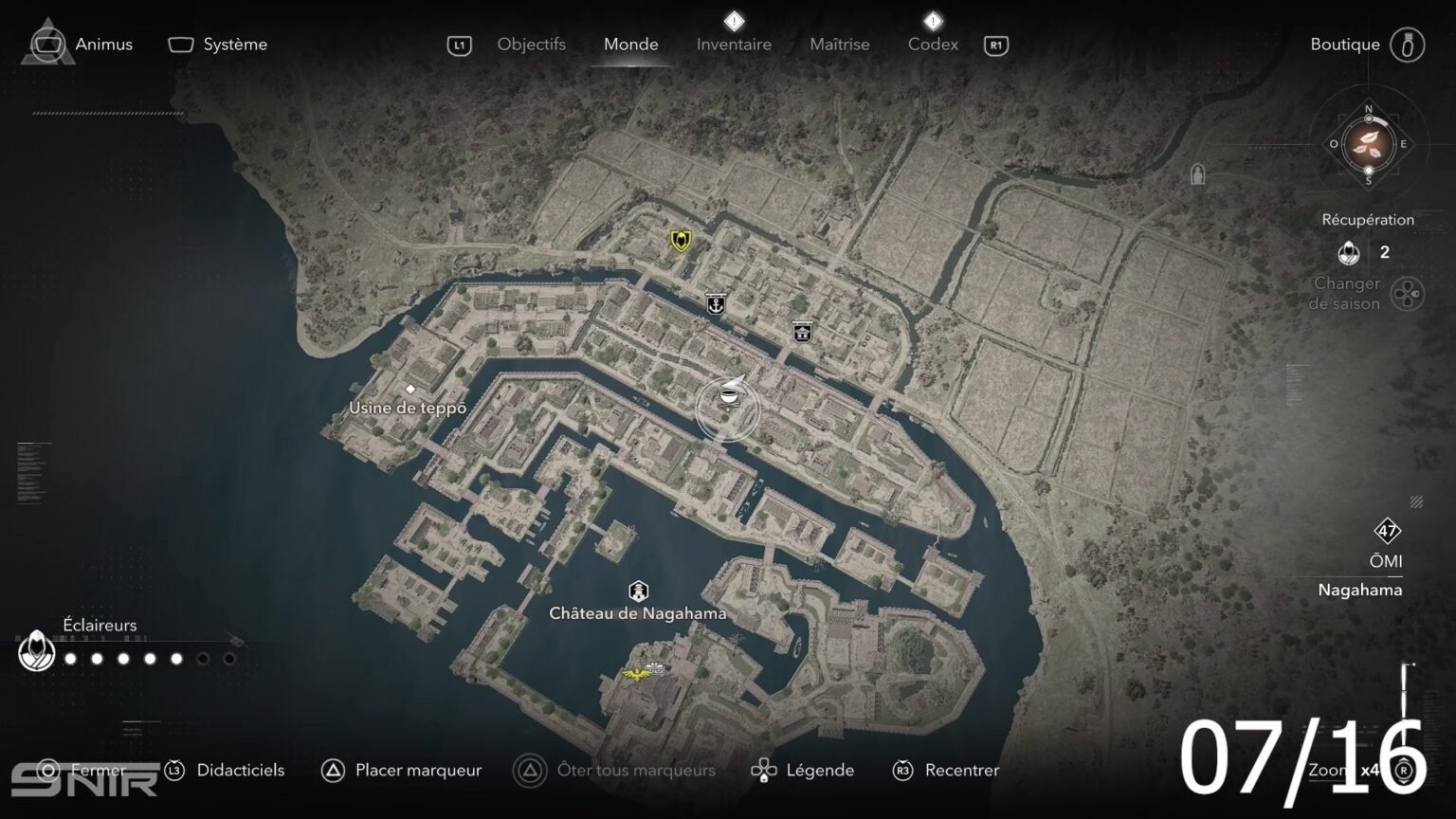Open the Boutique via the helmet icon
The image size is (1456, 819).
pyautogui.click(x=1410, y=45)
